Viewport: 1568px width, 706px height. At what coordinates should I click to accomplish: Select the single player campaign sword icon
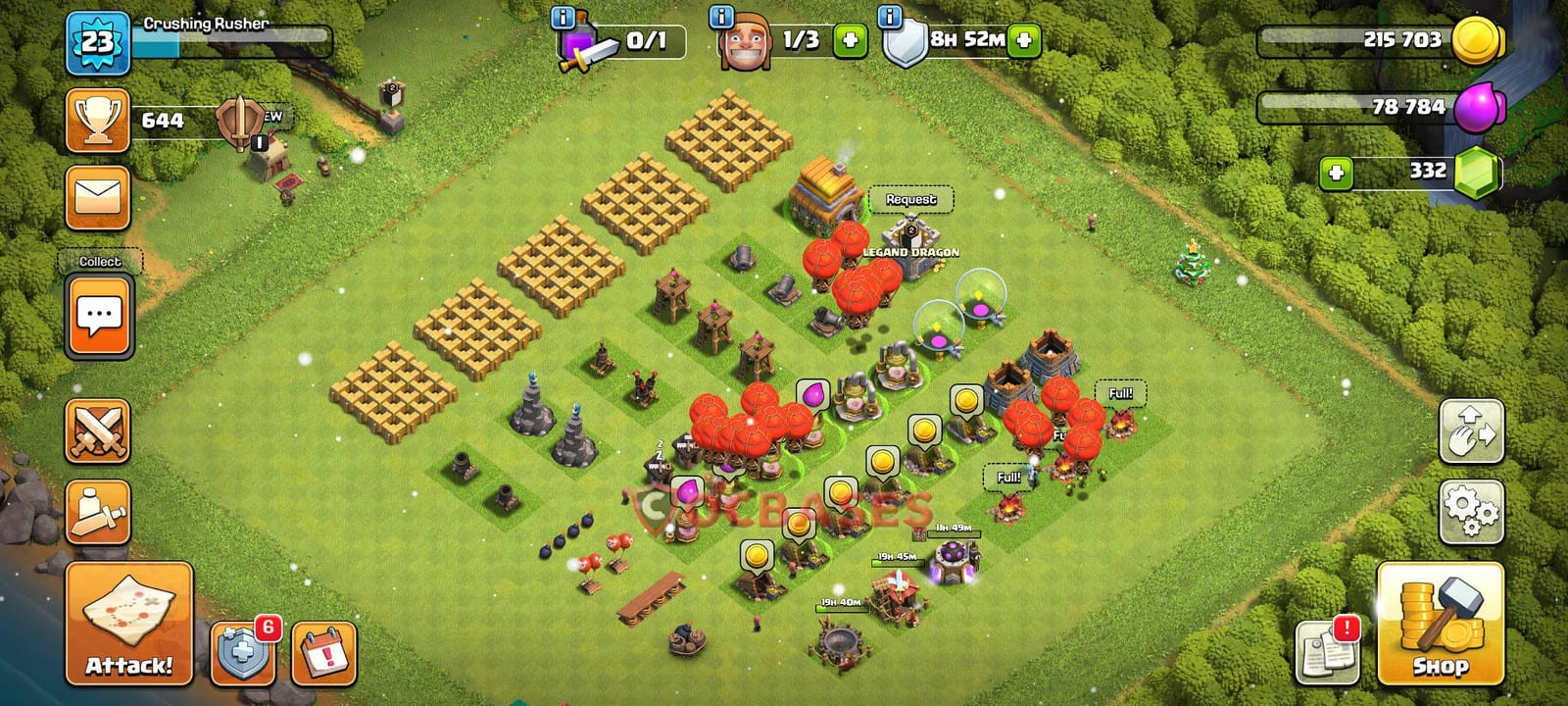[x=97, y=513]
